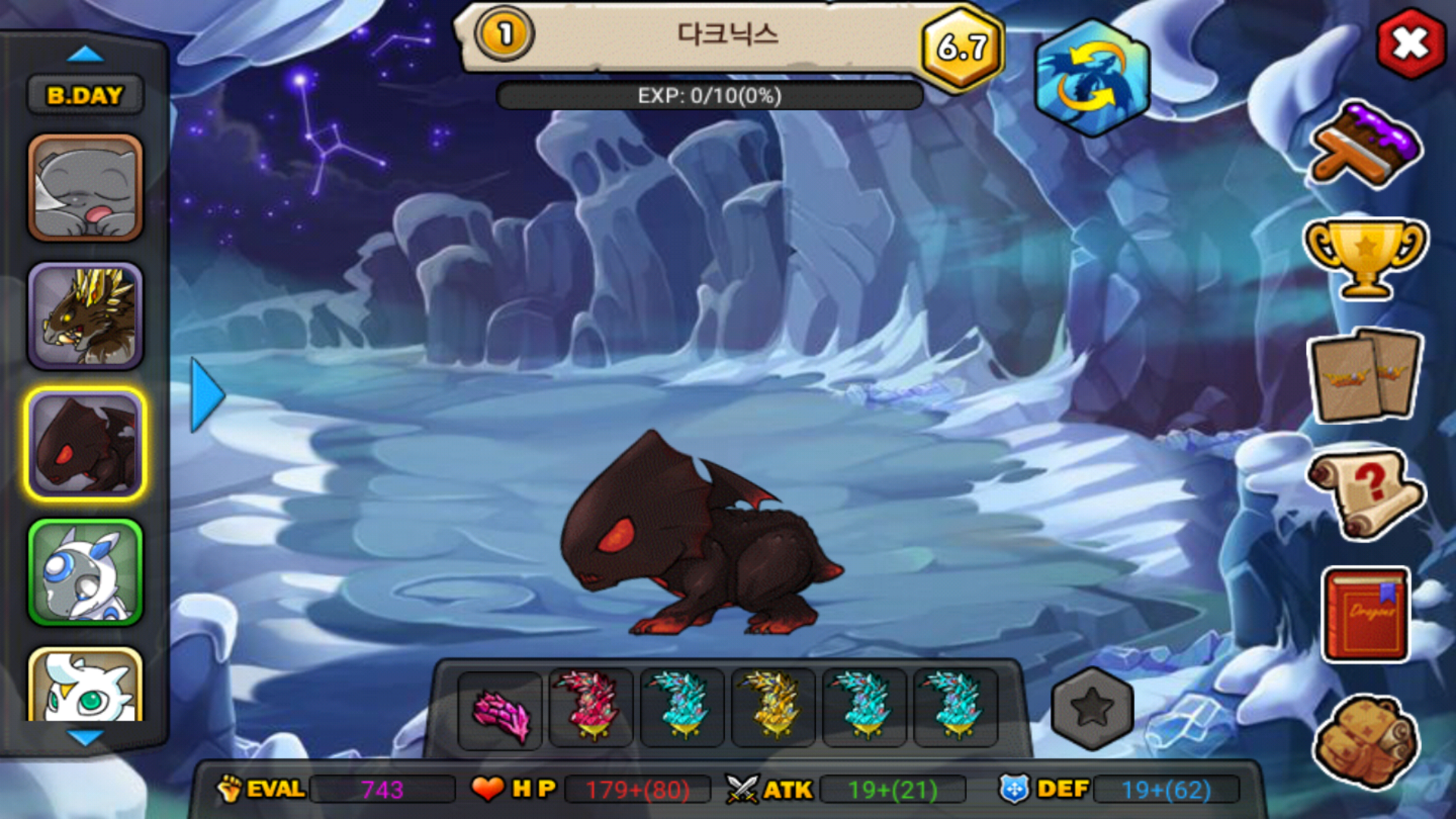Screen dimensions: 1456x819
Task: Open the brown backpack inventory
Action: pos(1365,741)
